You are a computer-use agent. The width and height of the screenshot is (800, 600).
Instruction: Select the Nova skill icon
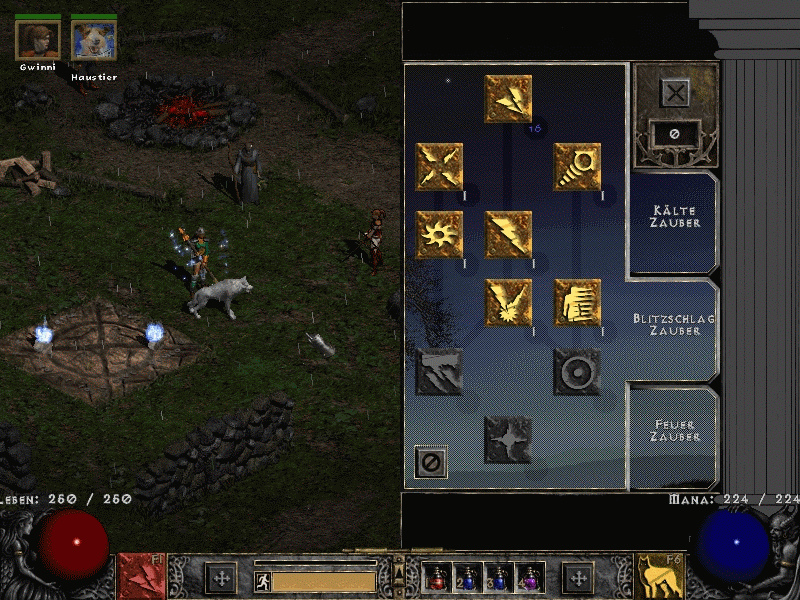pyautogui.click(x=439, y=235)
